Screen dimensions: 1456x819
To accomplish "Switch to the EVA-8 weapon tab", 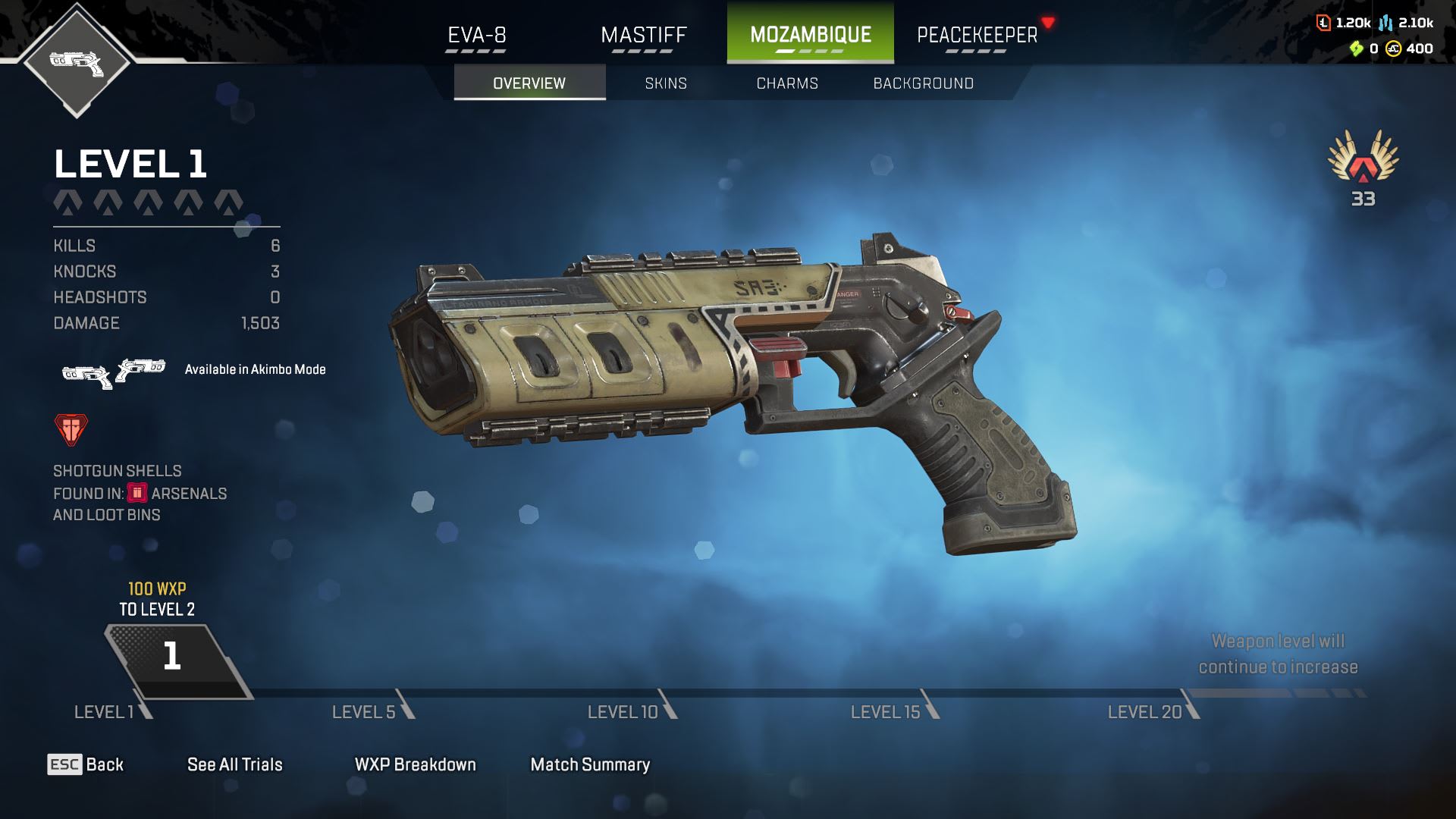I will (x=476, y=35).
